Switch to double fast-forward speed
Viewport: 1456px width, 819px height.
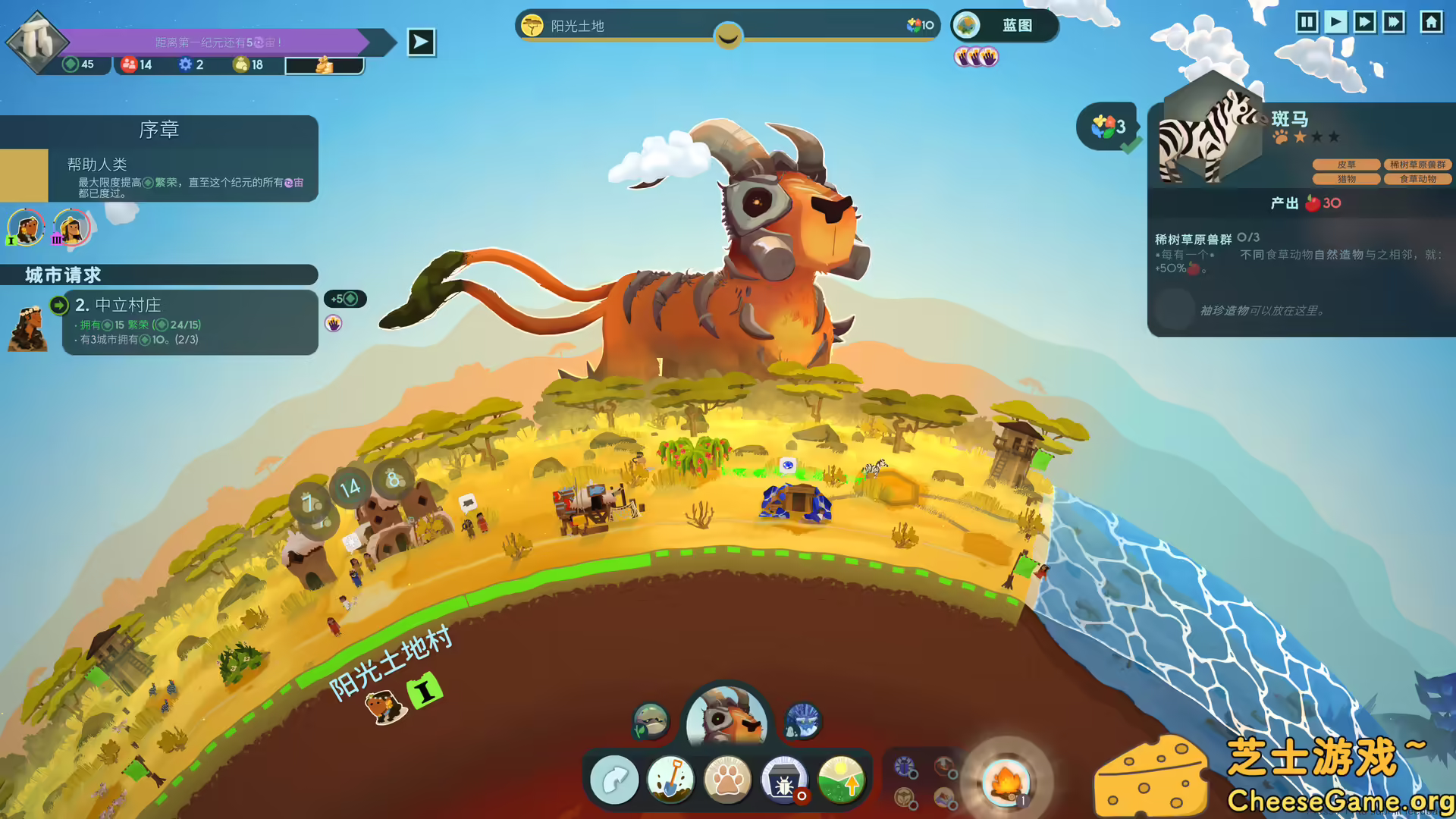click(1364, 22)
